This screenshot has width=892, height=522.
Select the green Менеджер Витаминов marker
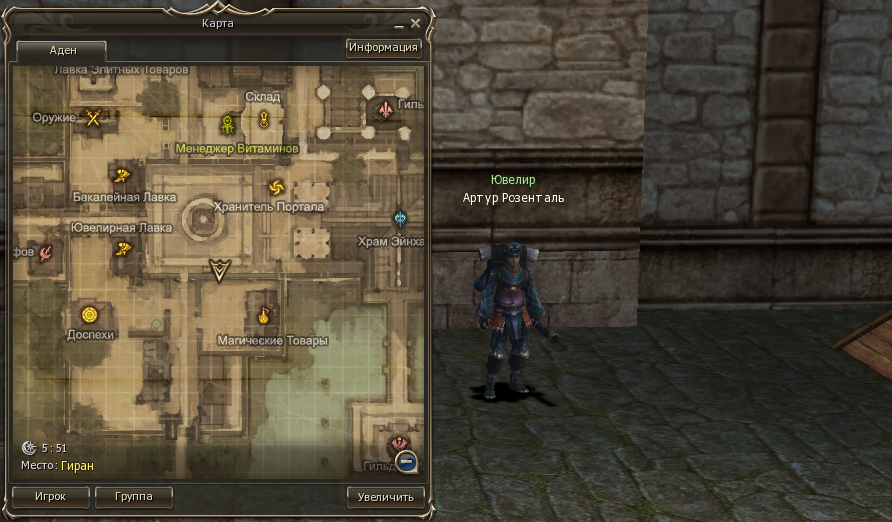click(228, 124)
